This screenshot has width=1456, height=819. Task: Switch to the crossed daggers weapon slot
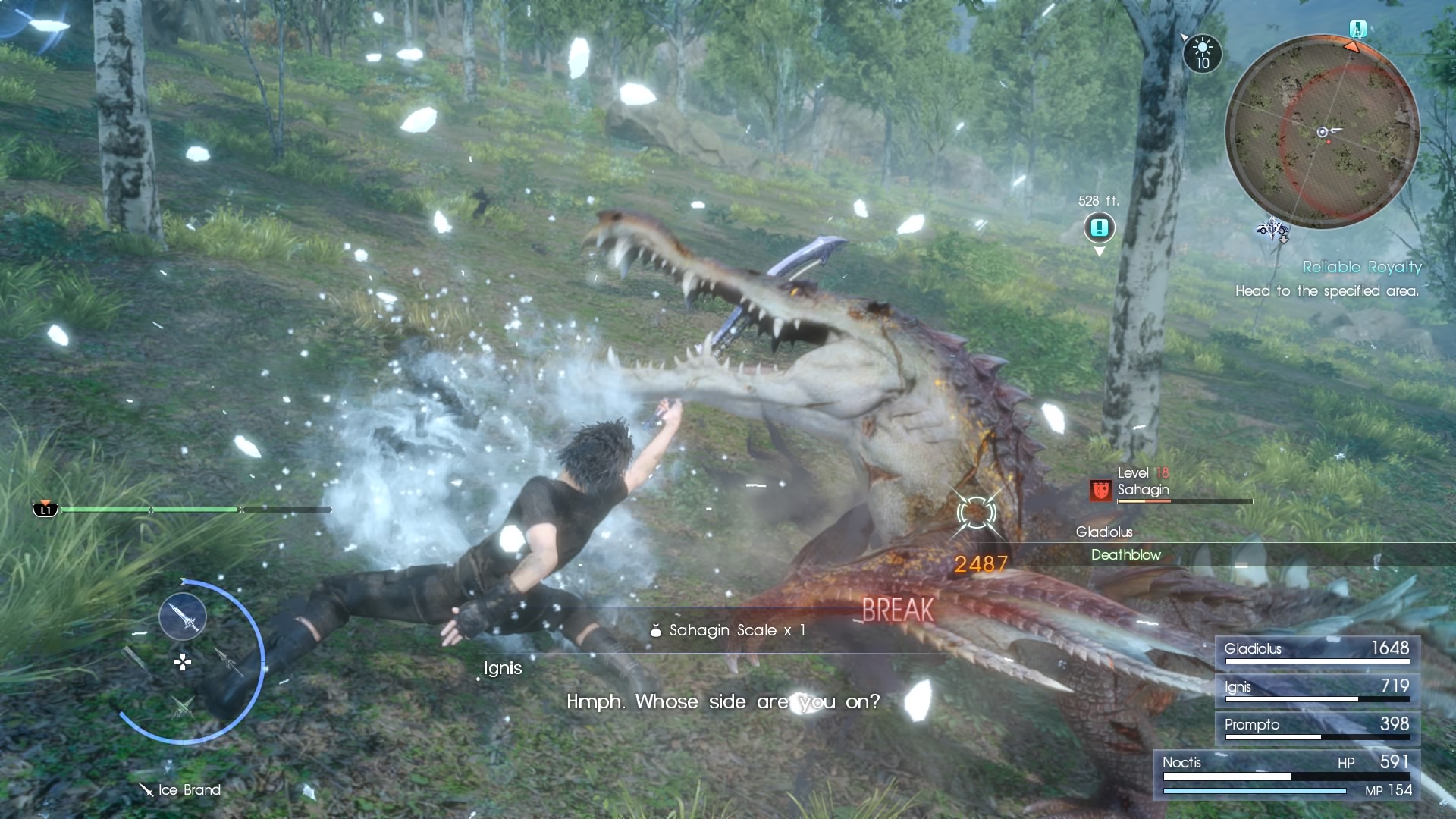tap(182, 708)
